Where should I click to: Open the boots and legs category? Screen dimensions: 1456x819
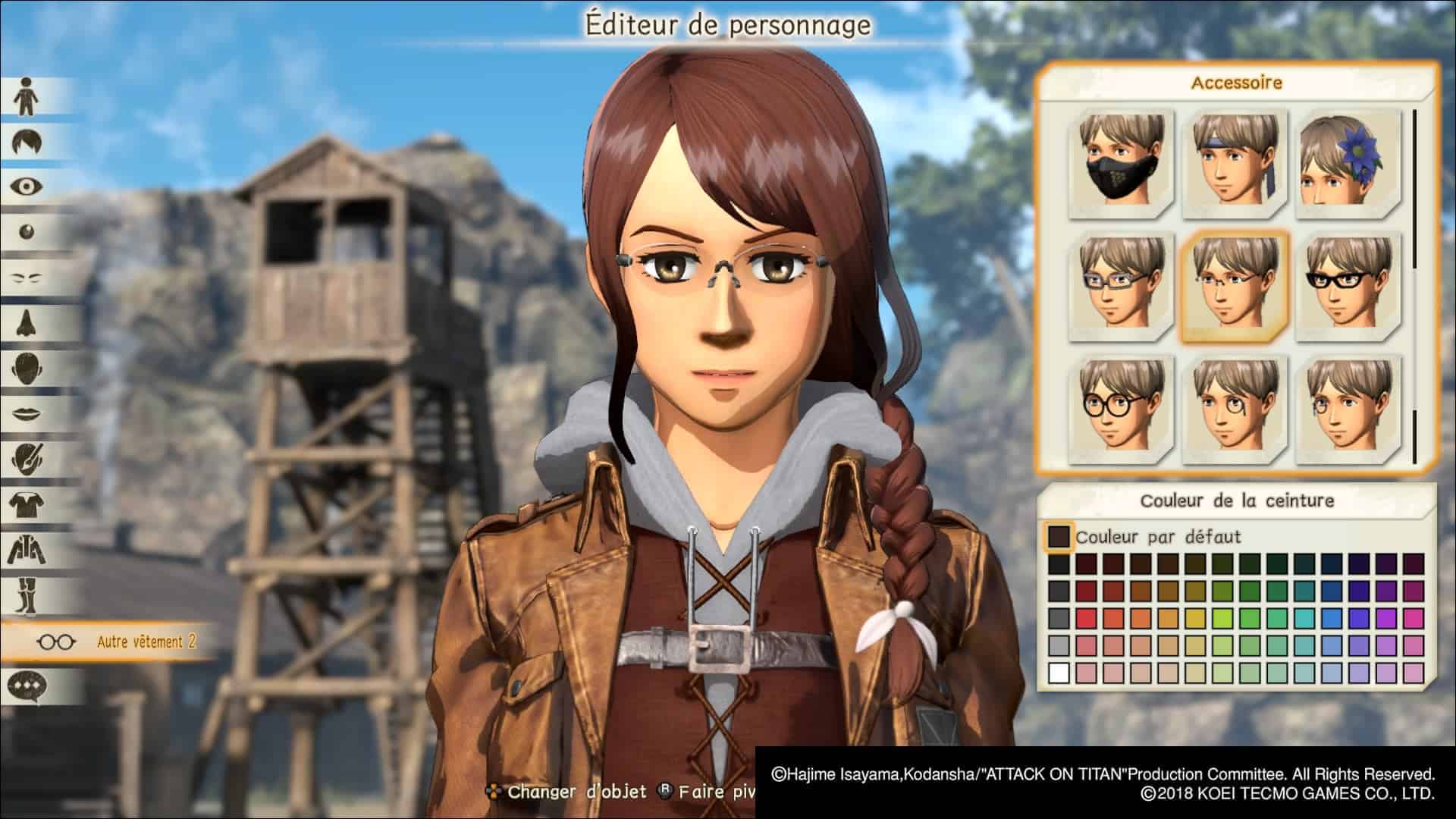point(27,595)
